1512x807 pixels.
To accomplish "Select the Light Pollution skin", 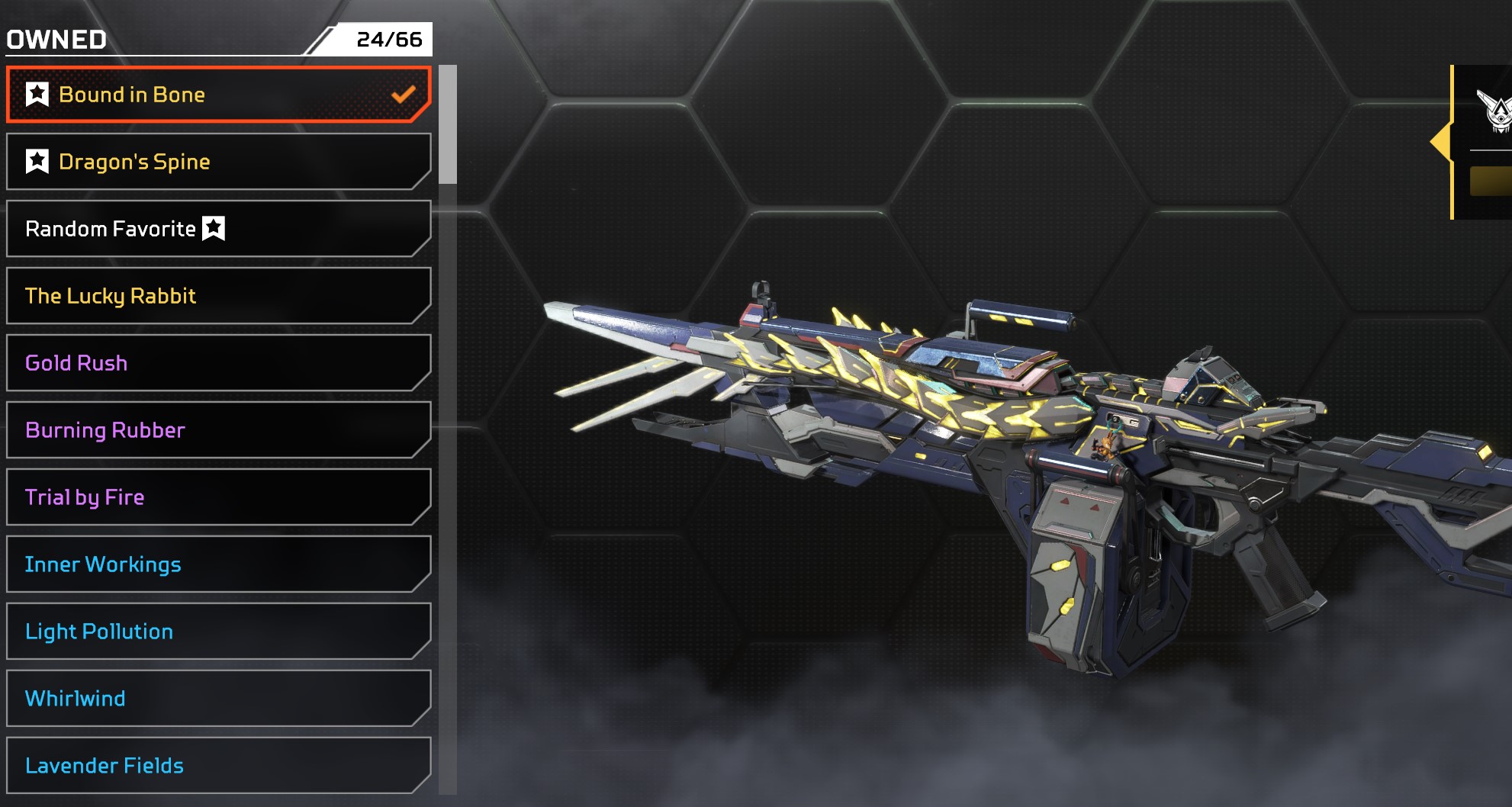I will [x=218, y=632].
